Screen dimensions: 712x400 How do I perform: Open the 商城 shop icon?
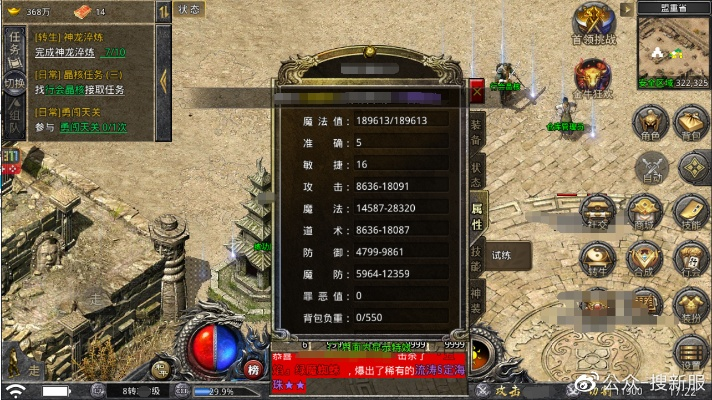click(641, 212)
